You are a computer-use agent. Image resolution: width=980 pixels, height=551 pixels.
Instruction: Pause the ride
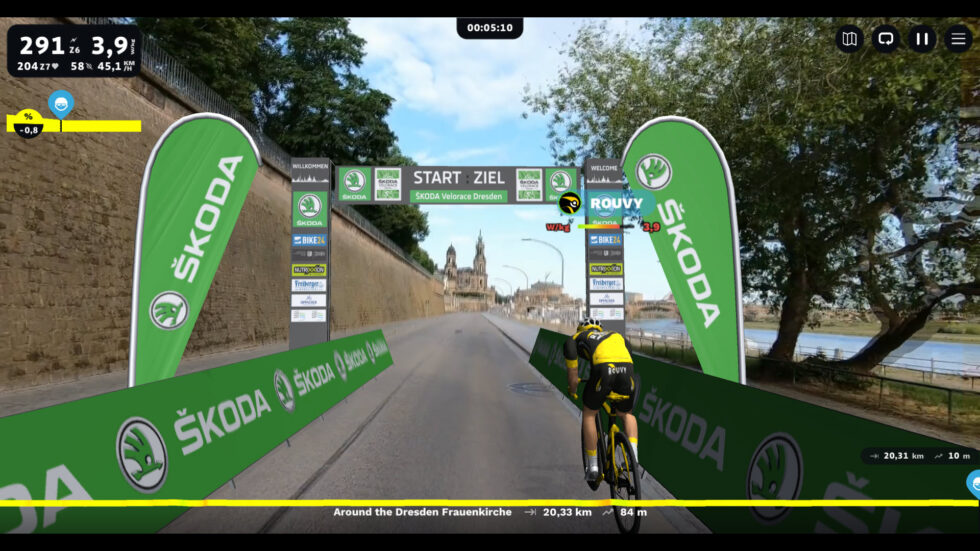tap(922, 39)
